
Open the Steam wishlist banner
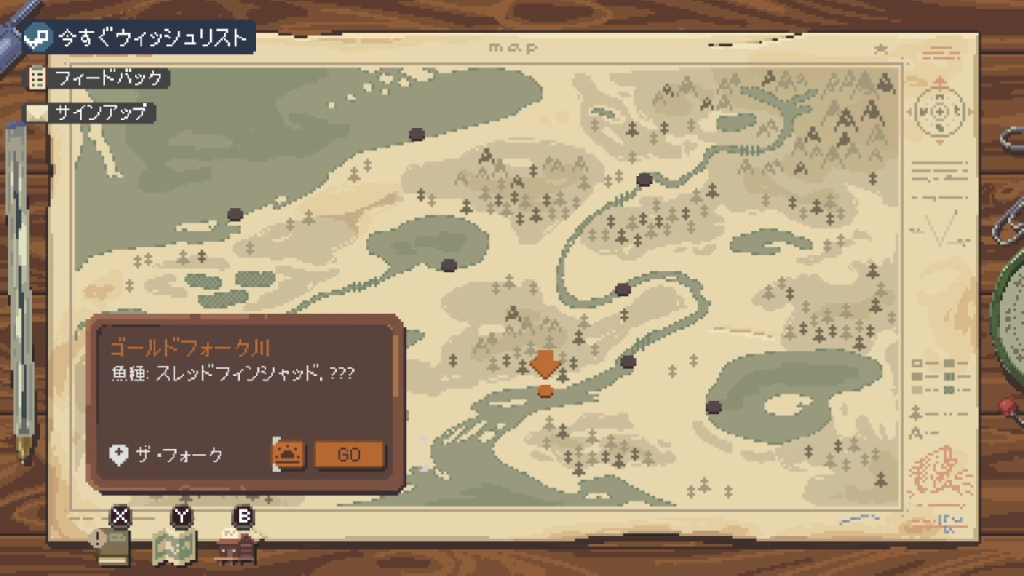(x=137, y=38)
